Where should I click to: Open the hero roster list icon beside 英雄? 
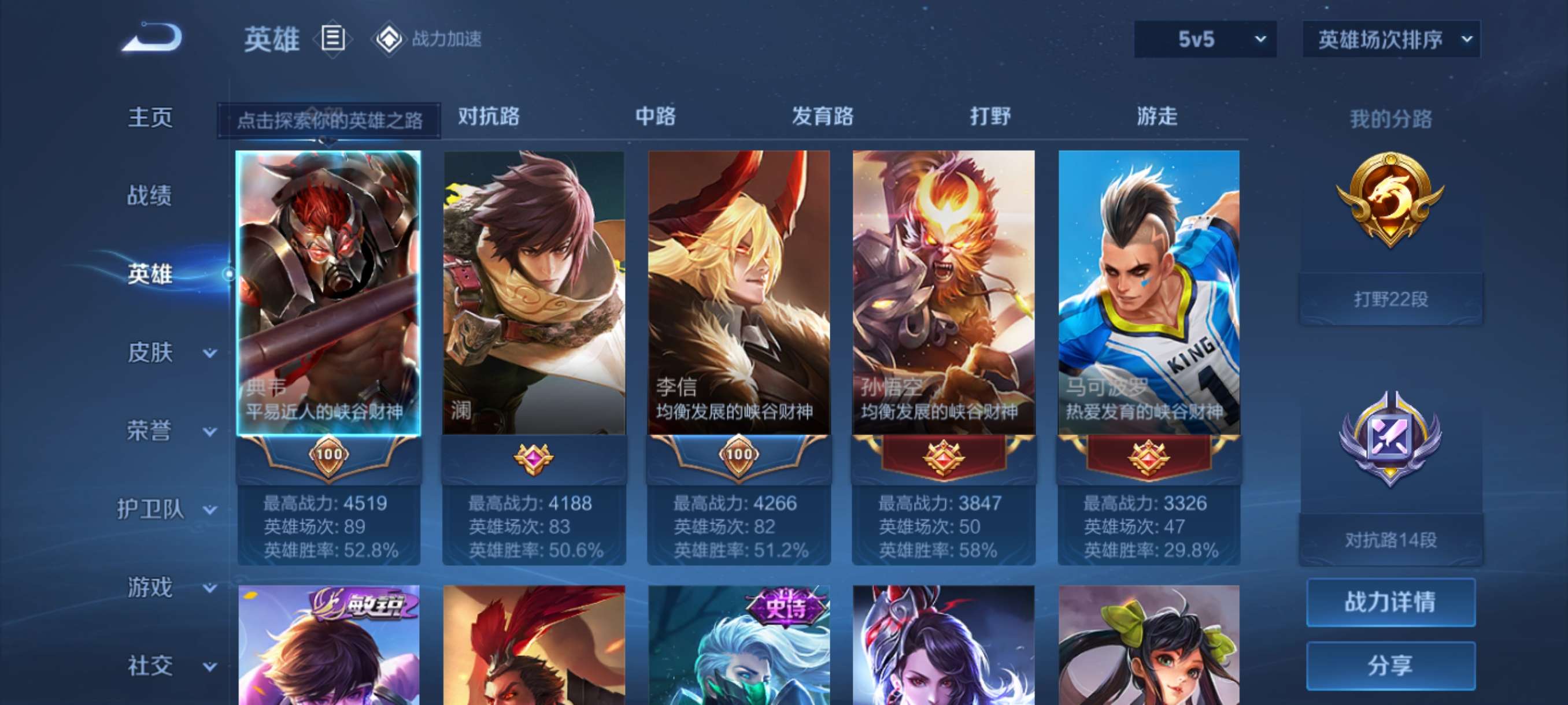pyautogui.click(x=332, y=39)
